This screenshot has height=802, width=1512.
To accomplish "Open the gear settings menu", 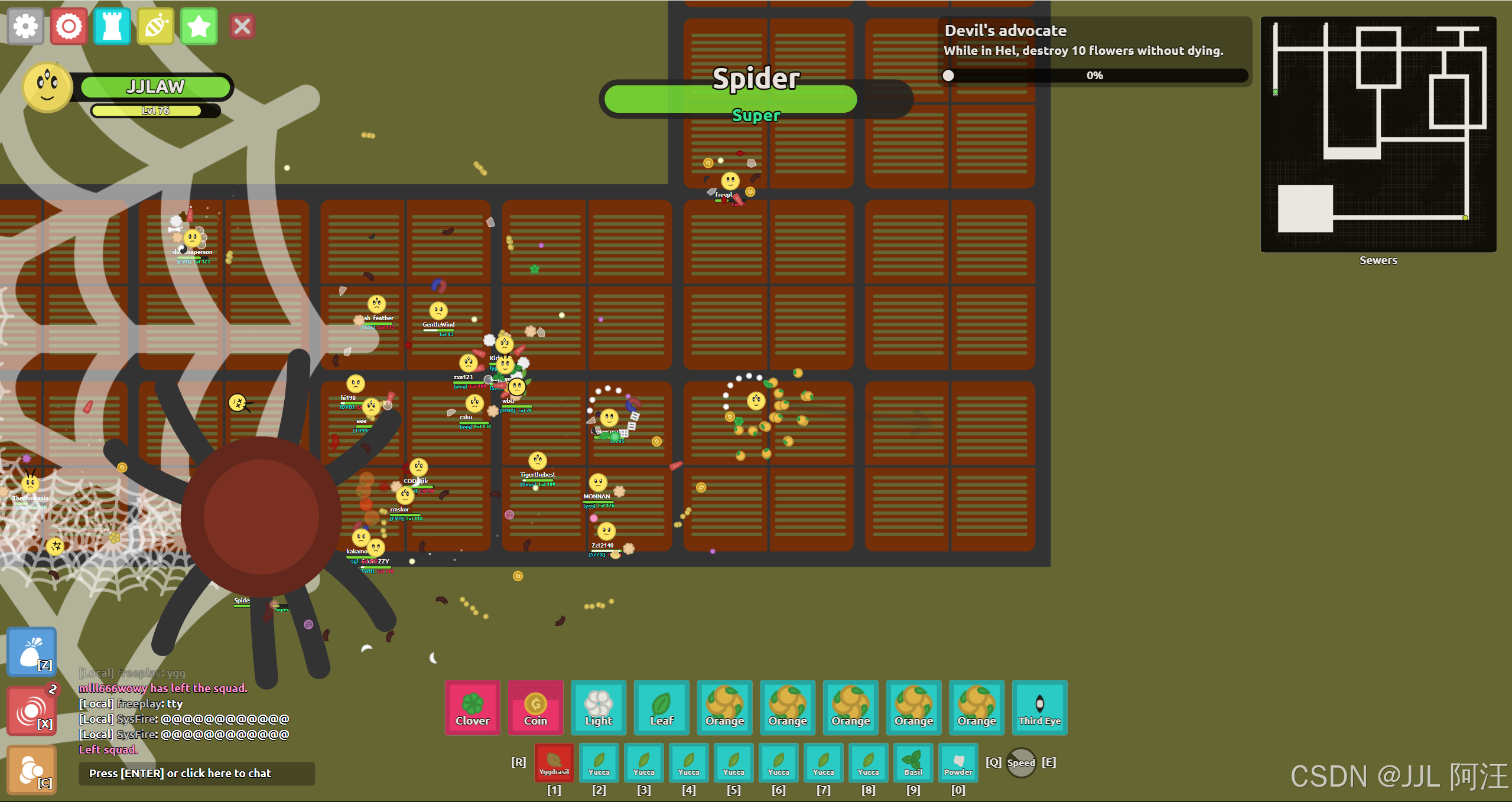I will [25, 27].
